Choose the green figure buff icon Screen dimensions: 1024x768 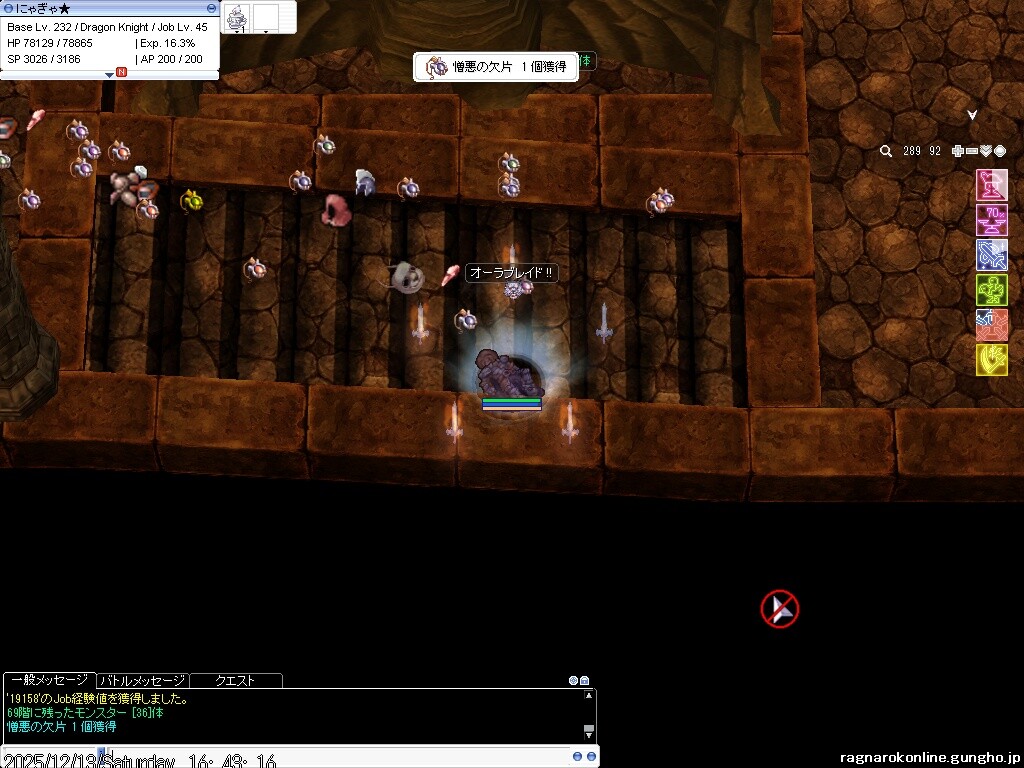[991, 290]
